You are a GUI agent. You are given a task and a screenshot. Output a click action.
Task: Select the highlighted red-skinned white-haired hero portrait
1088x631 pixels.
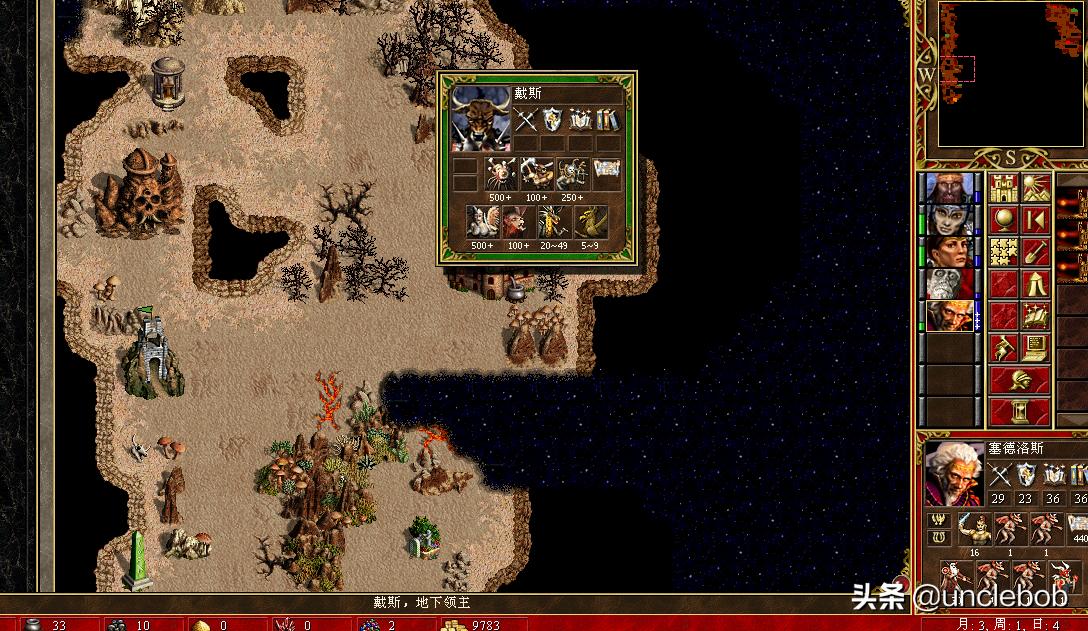click(948, 316)
